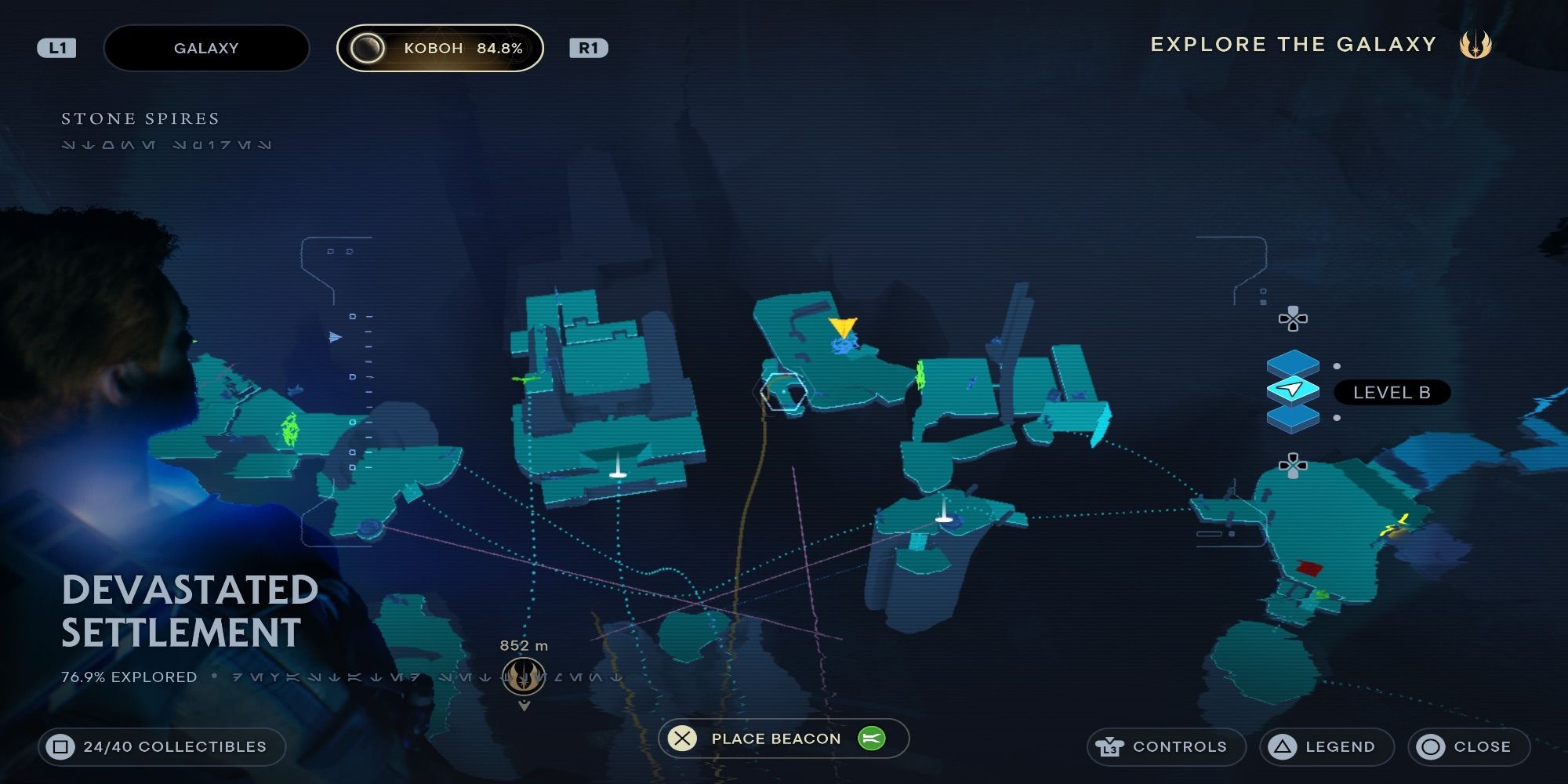Select the Koboh planet tab
This screenshot has width=1568, height=784.
click(x=439, y=48)
